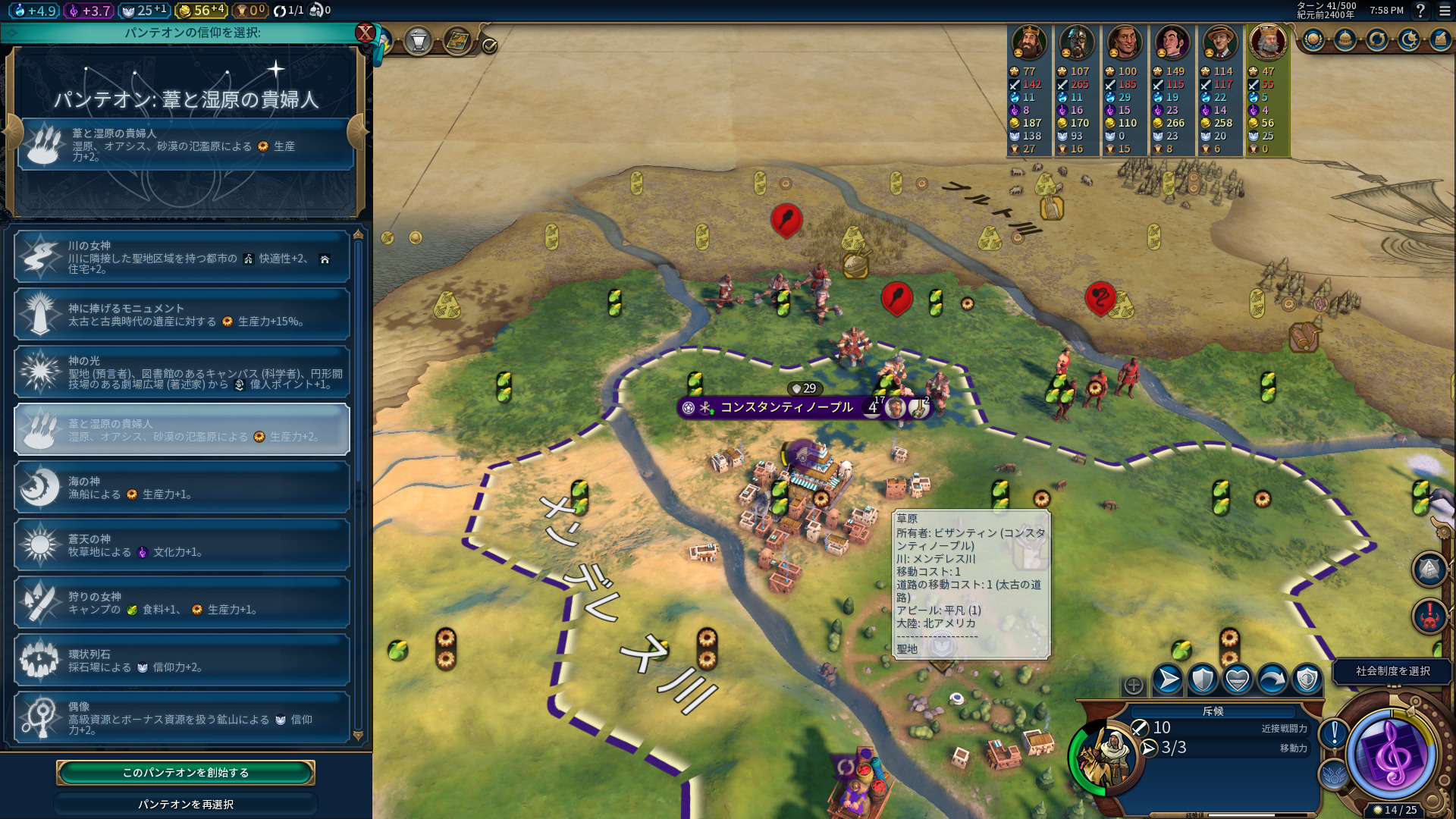Select the 狩りの女神 belief

click(x=182, y=603)
